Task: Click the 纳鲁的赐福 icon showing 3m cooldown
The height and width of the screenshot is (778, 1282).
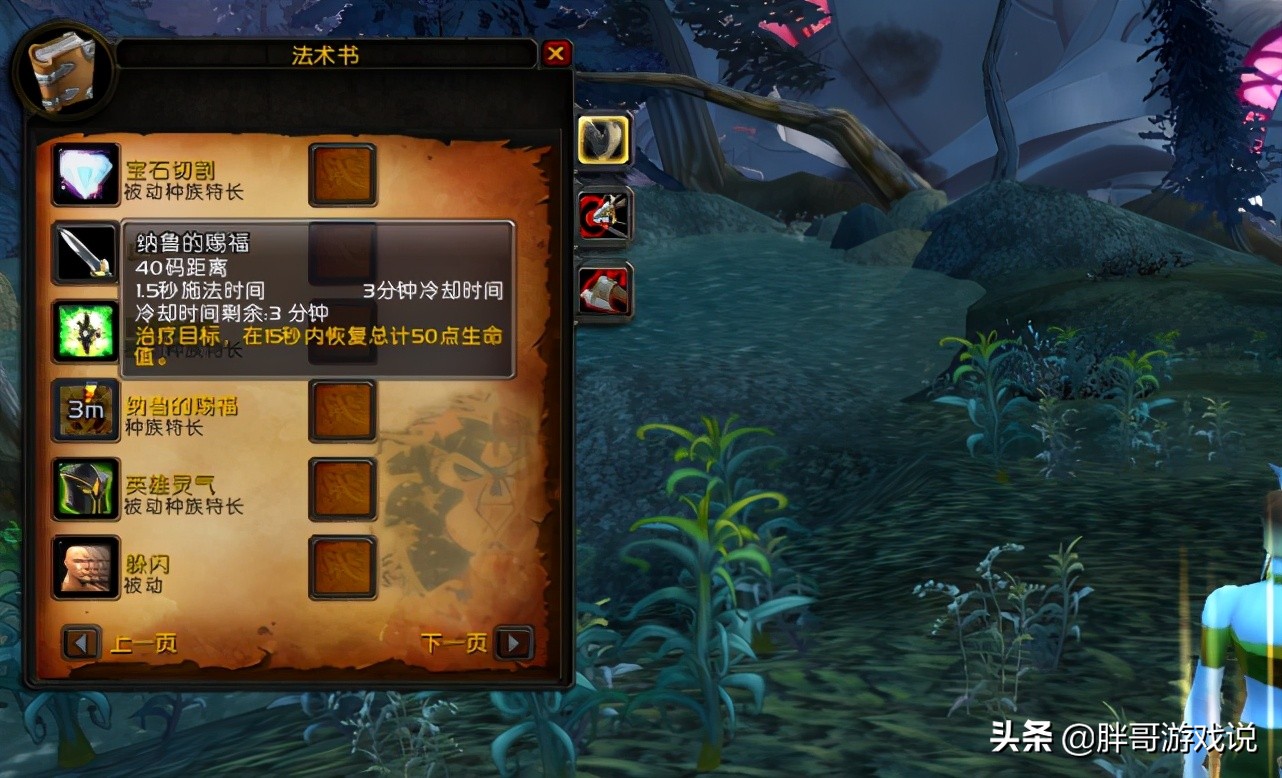Action: pos(86,410)
